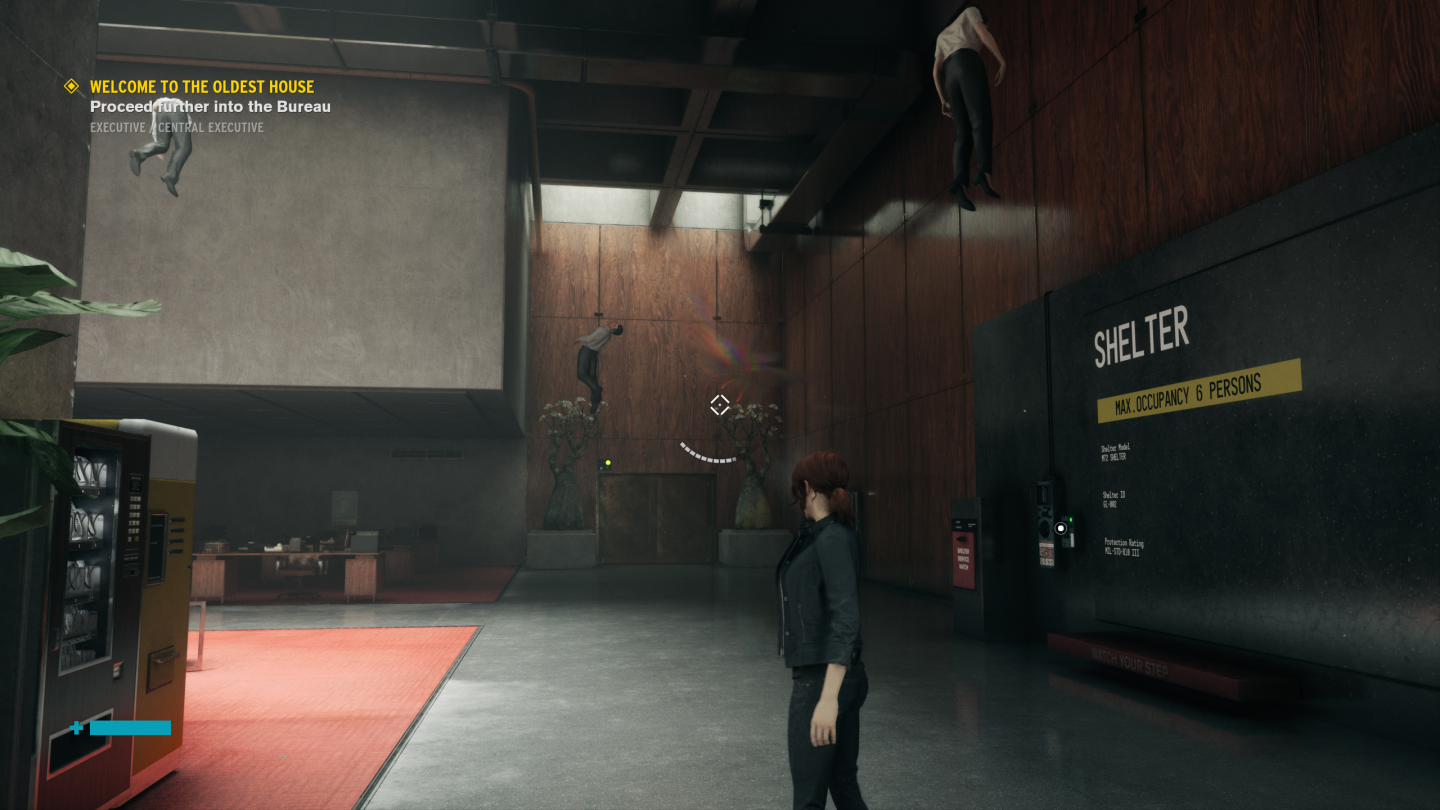Select the white crosshair reticle
The width and height of the screenshot is (1440, 810).
[x=720, y=404]
